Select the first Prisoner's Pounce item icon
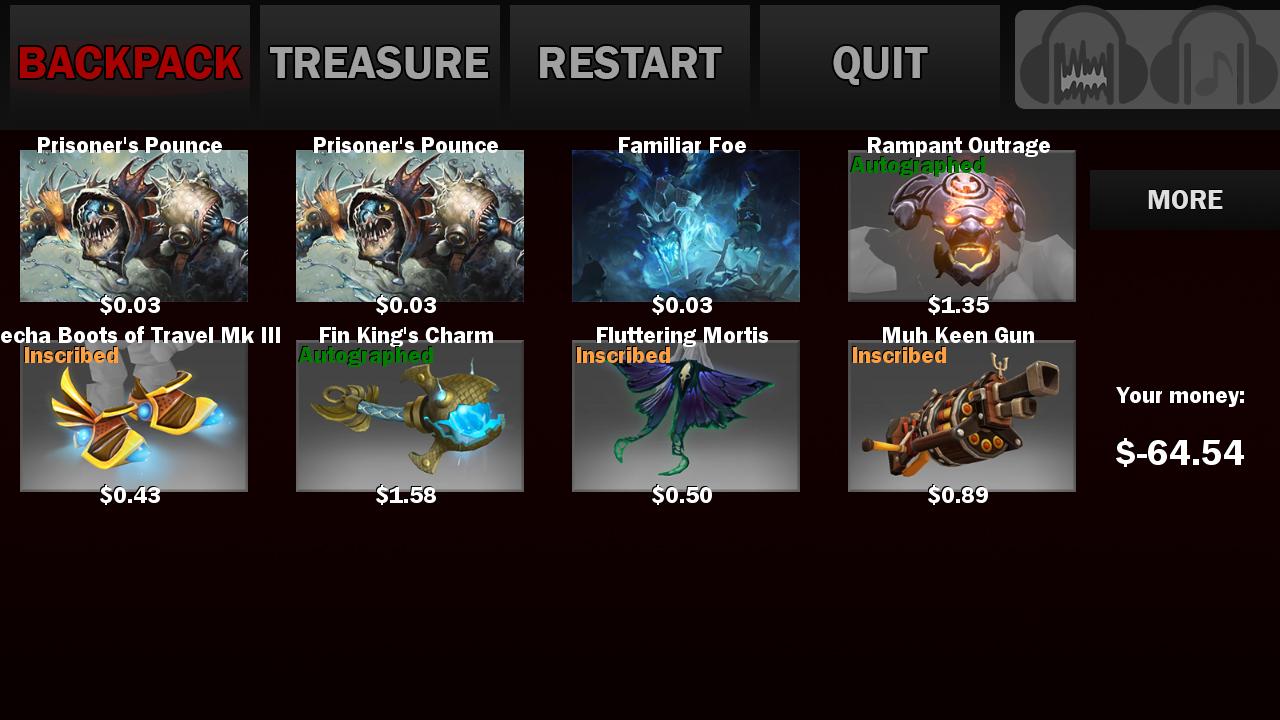 tap(133, 225)
